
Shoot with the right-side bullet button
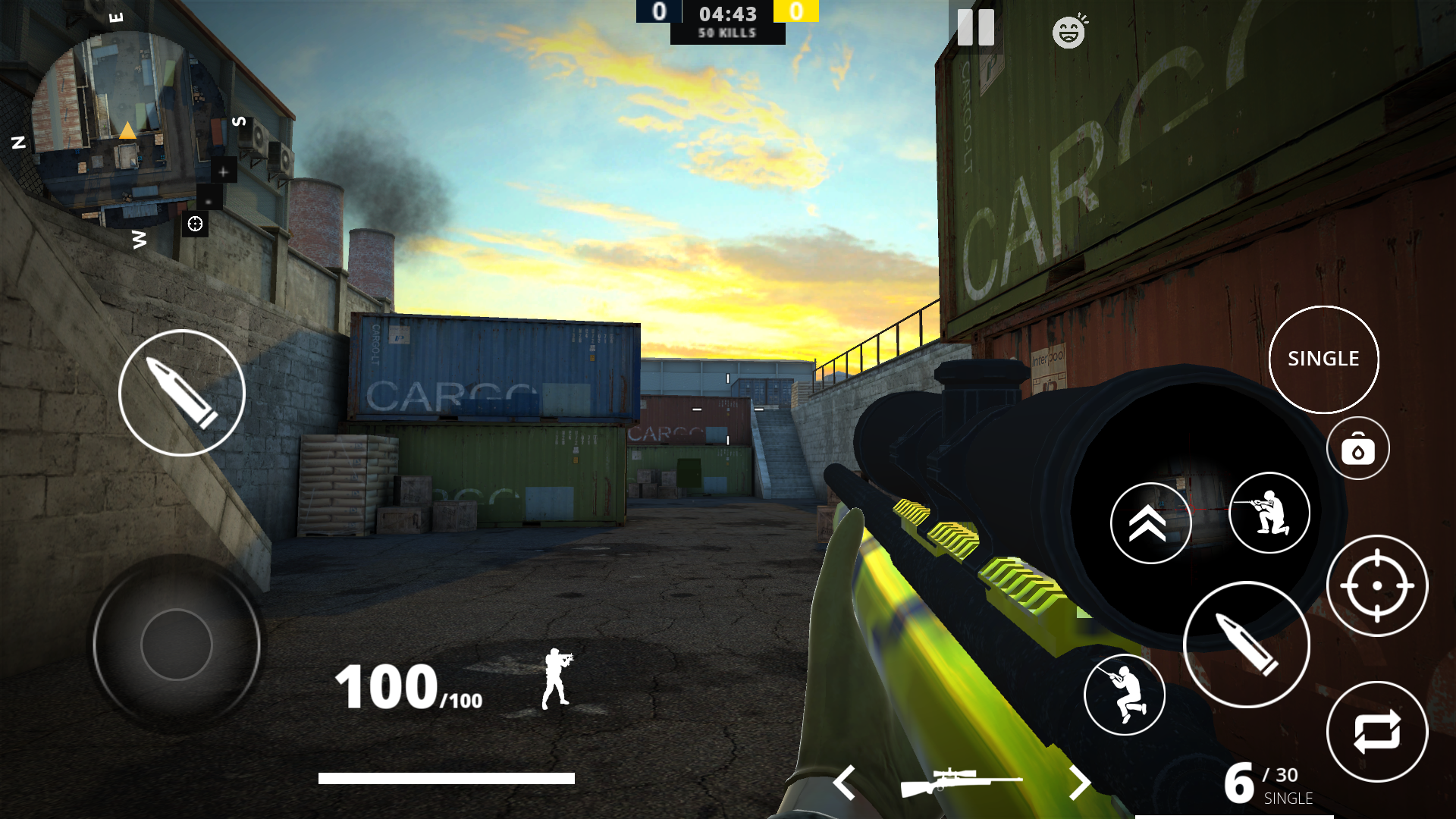[1247, 645]
